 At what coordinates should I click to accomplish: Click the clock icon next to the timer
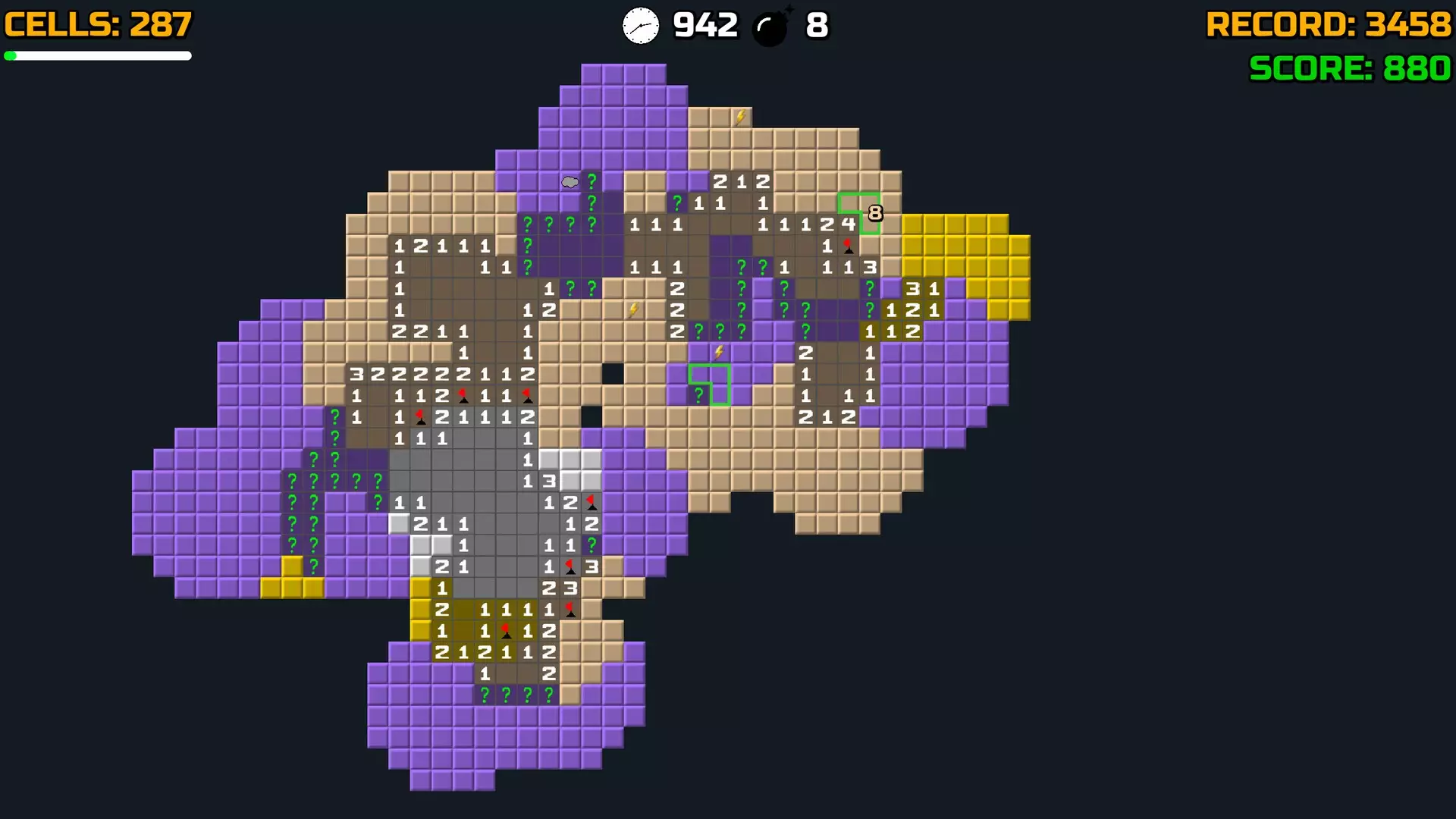(x=641, y=25)
